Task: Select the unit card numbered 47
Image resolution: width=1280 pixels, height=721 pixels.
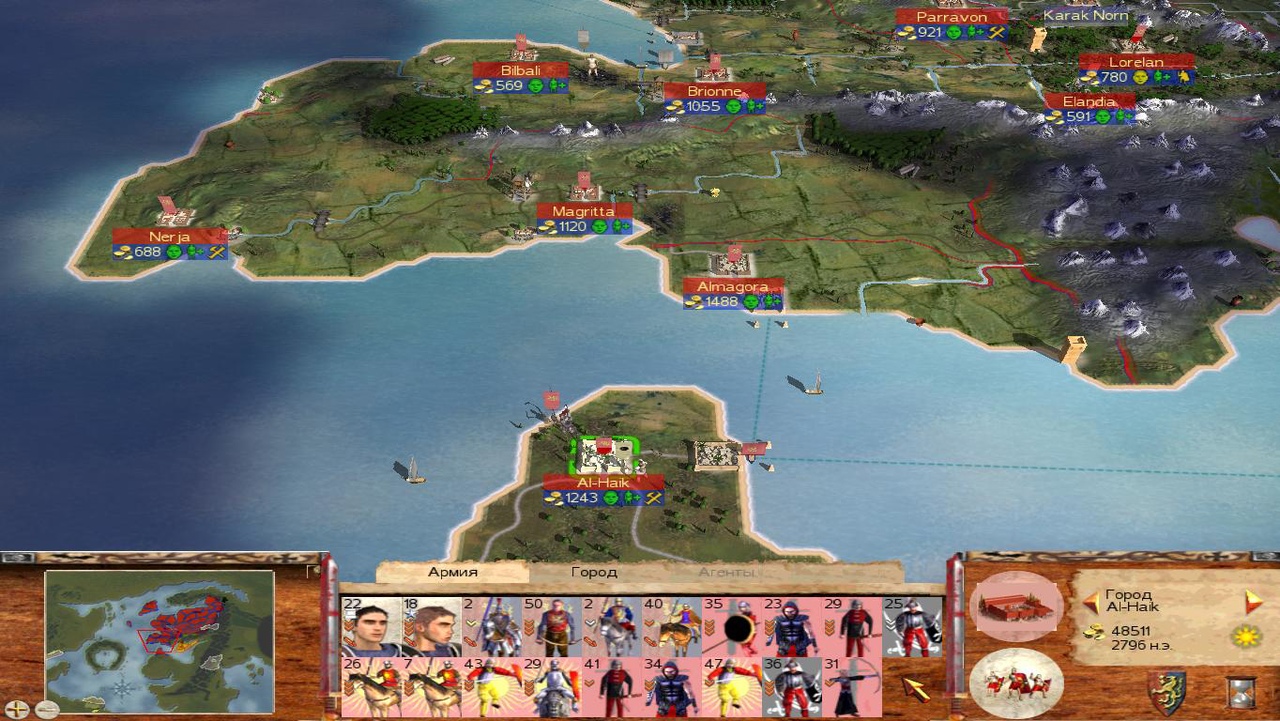Action: coord(731,687)
